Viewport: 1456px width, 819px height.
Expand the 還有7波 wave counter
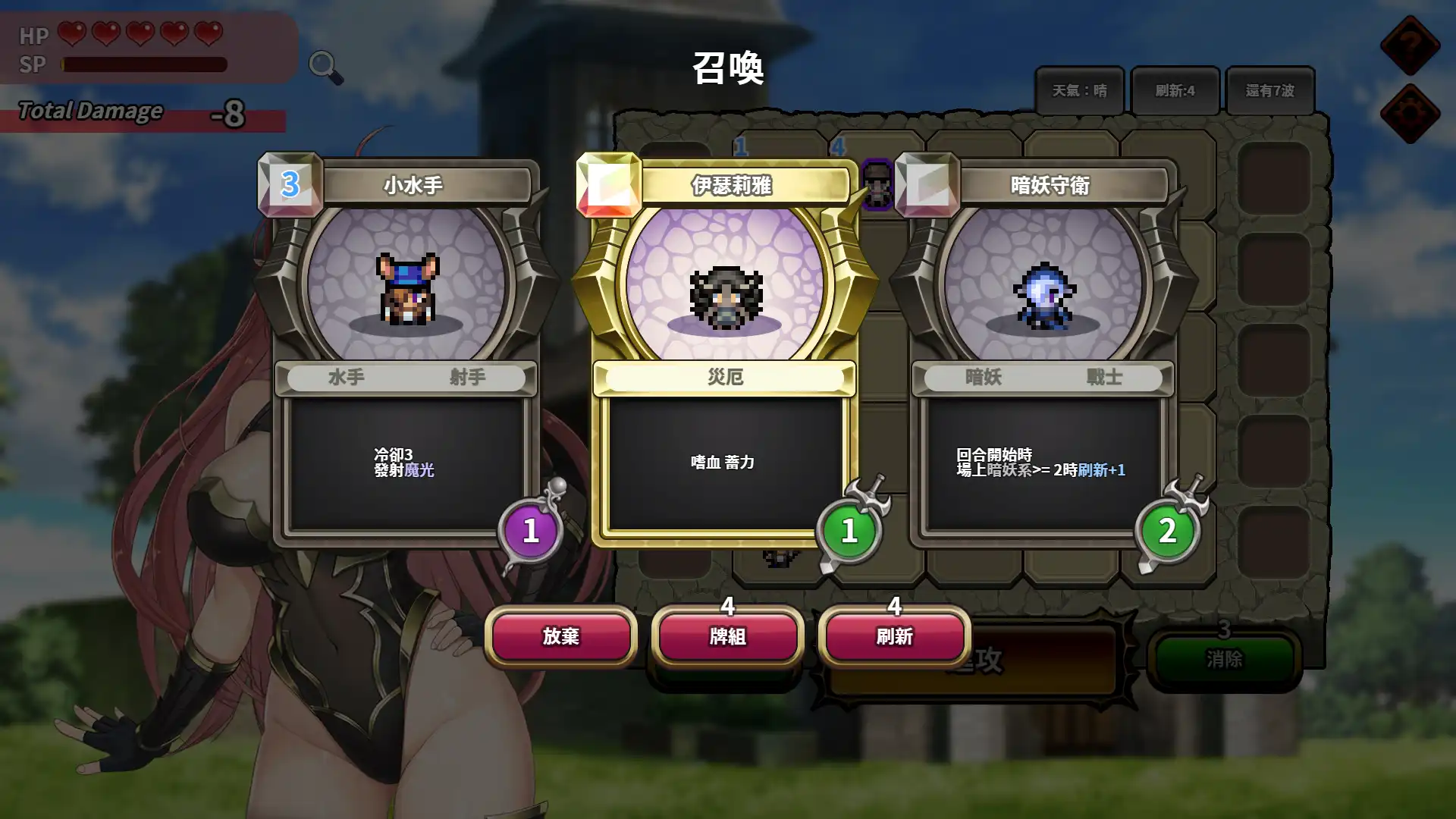(1272, 89)
